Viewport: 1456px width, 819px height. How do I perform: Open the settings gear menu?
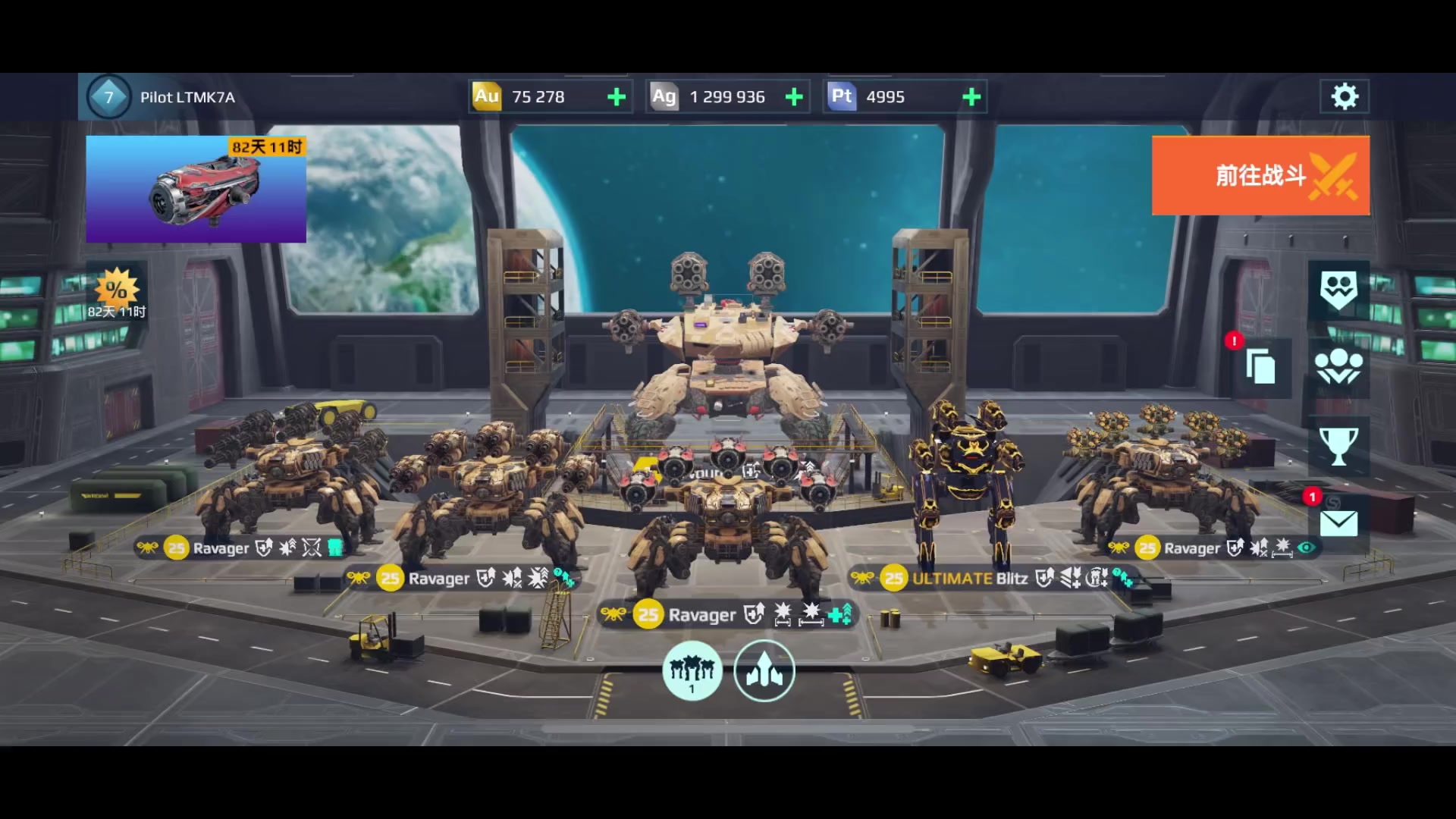(1344, 97)
